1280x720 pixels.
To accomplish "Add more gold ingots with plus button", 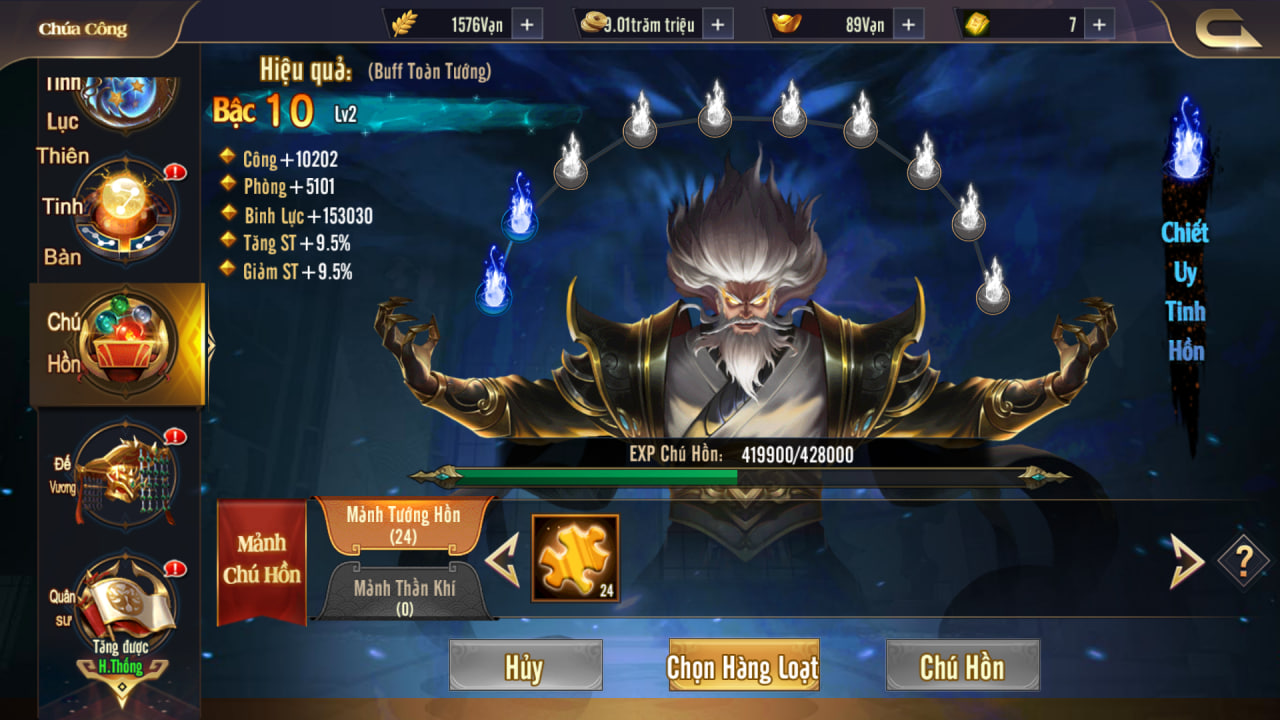I will (x=909, y=25).
